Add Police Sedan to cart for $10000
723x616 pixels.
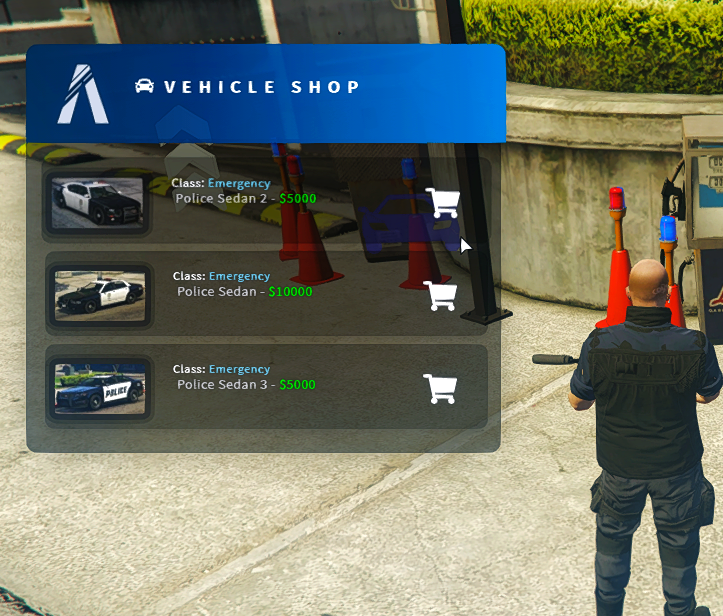[441, 296]
